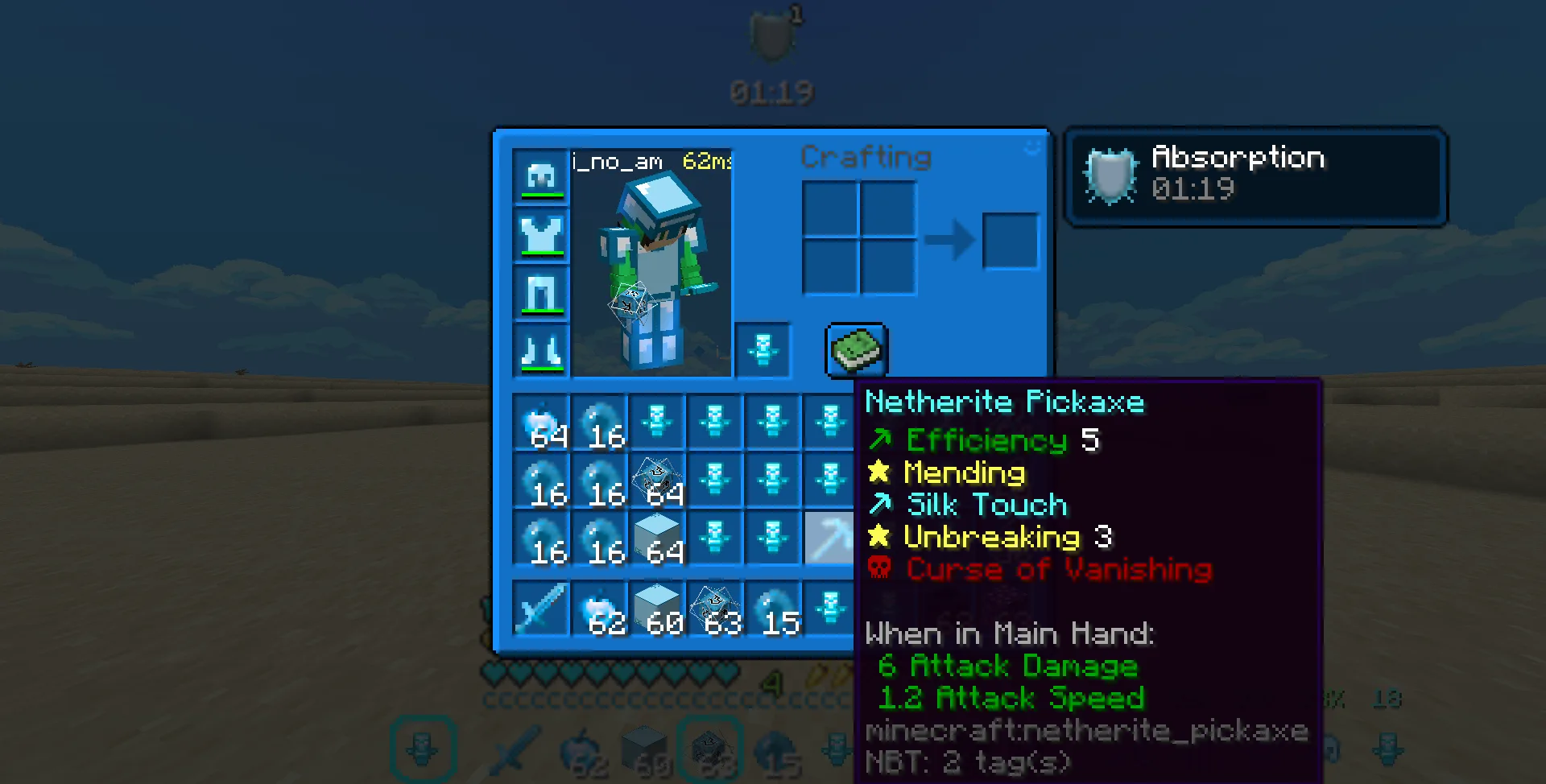Image resolution: width=1546 pixels, height=784 pixels.
Task: Pick up the netherite sword
Action: (x=541, y=608)
